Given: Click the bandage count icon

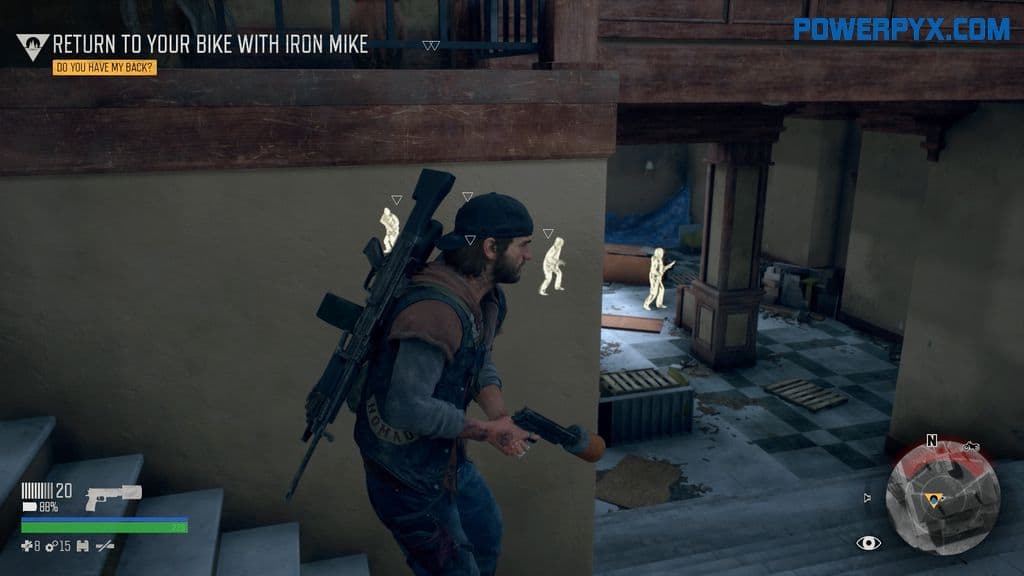Looking at the screenshot, I should pos(28,546).
